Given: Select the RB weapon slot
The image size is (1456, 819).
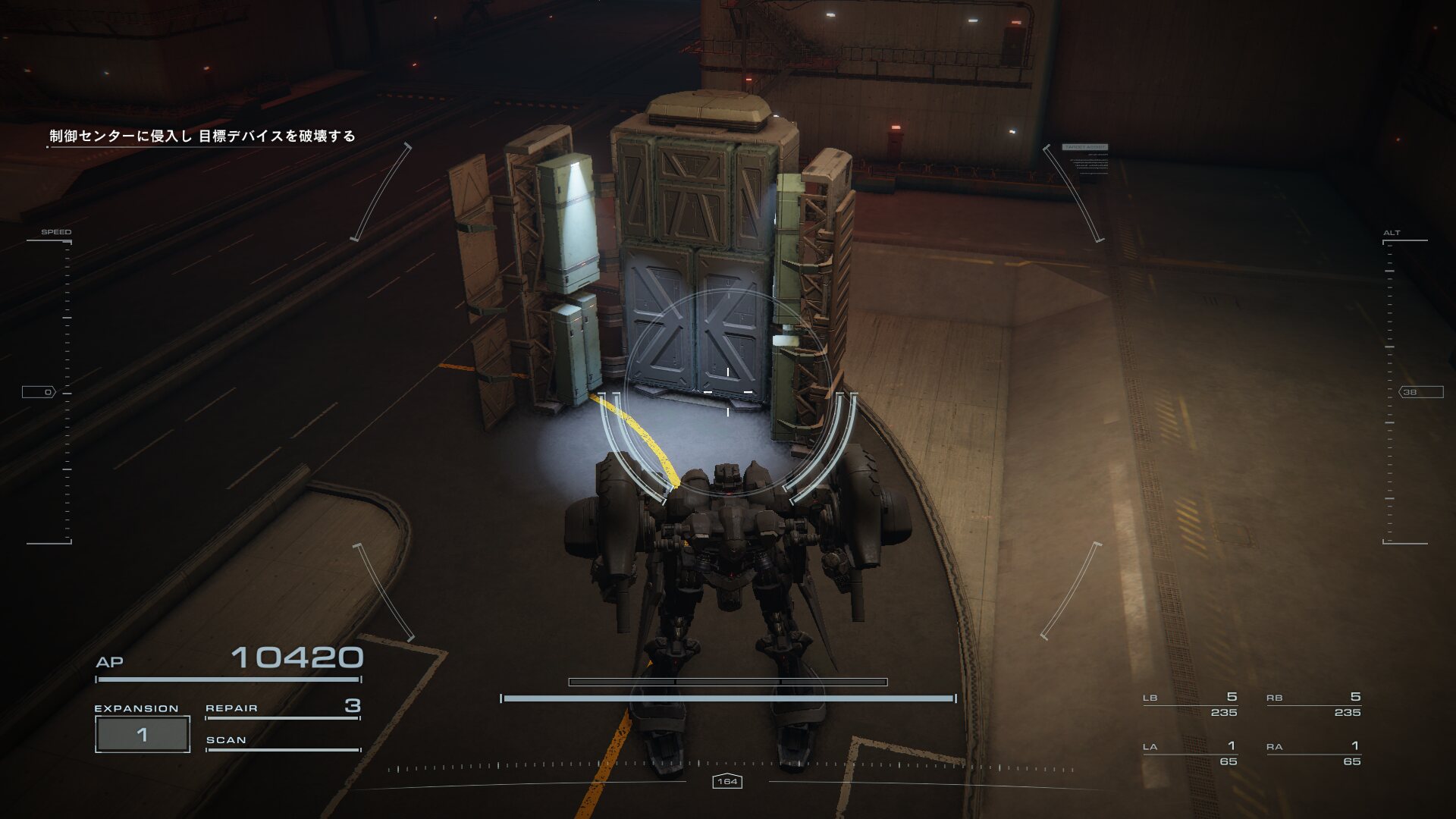Looking at the screenshot, I should click(x=1313, y=704).
